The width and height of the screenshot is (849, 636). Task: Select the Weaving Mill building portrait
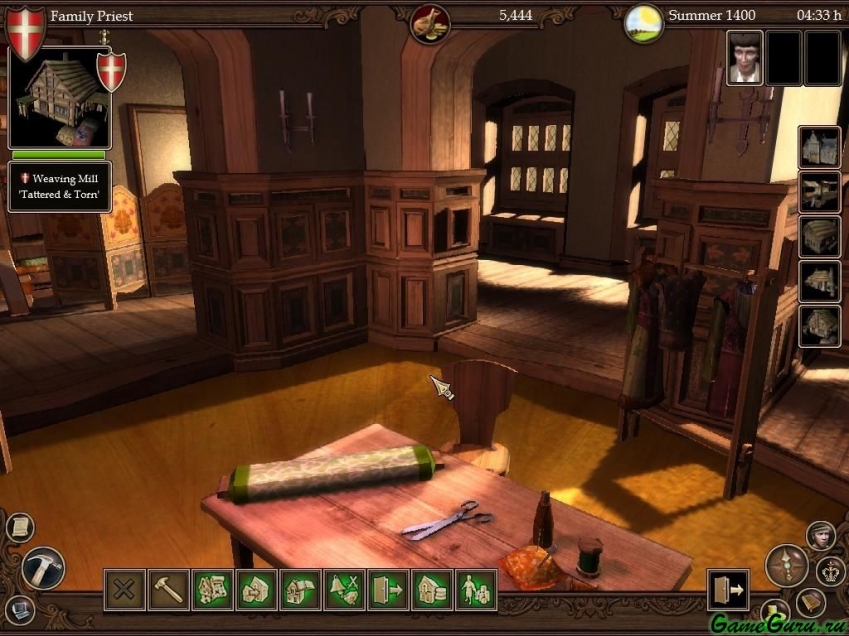58,97
